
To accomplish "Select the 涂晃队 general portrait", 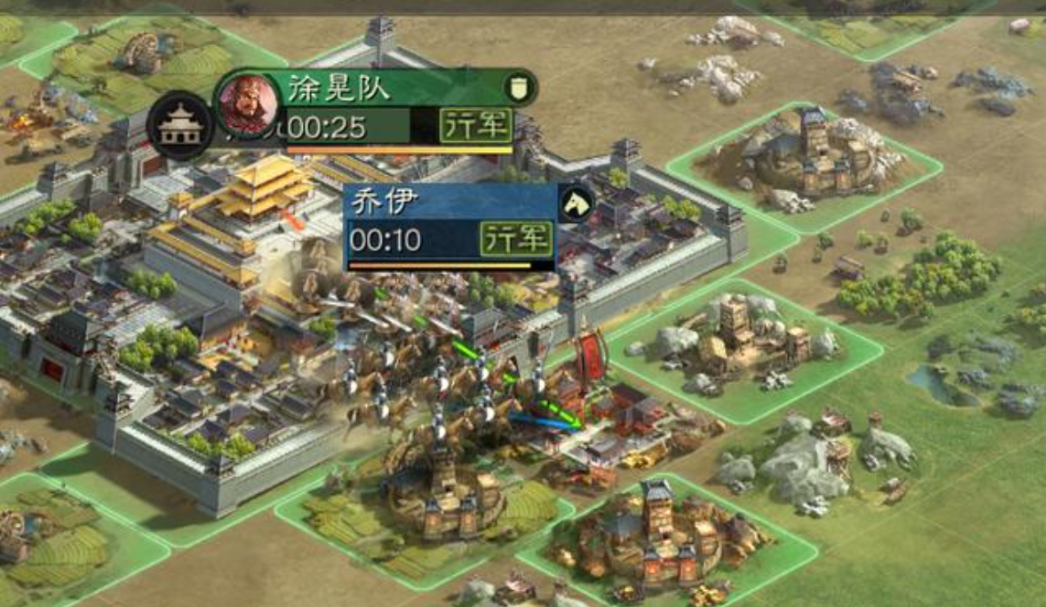I will [248, 103].
